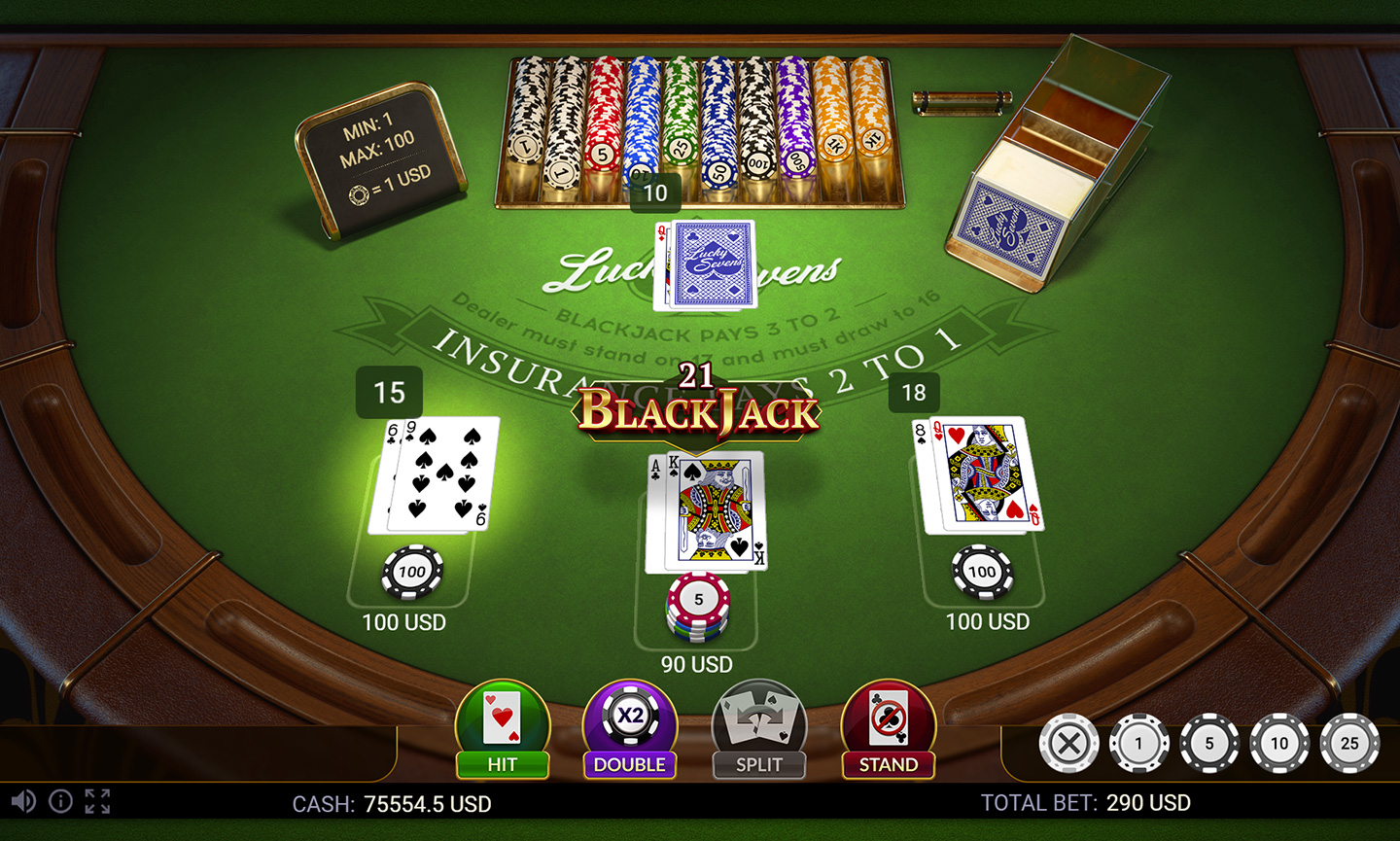Image resolution: width=1400 pixels, height=841 pixels.
Task: Mute the game sound
Action: coord(24,801)
